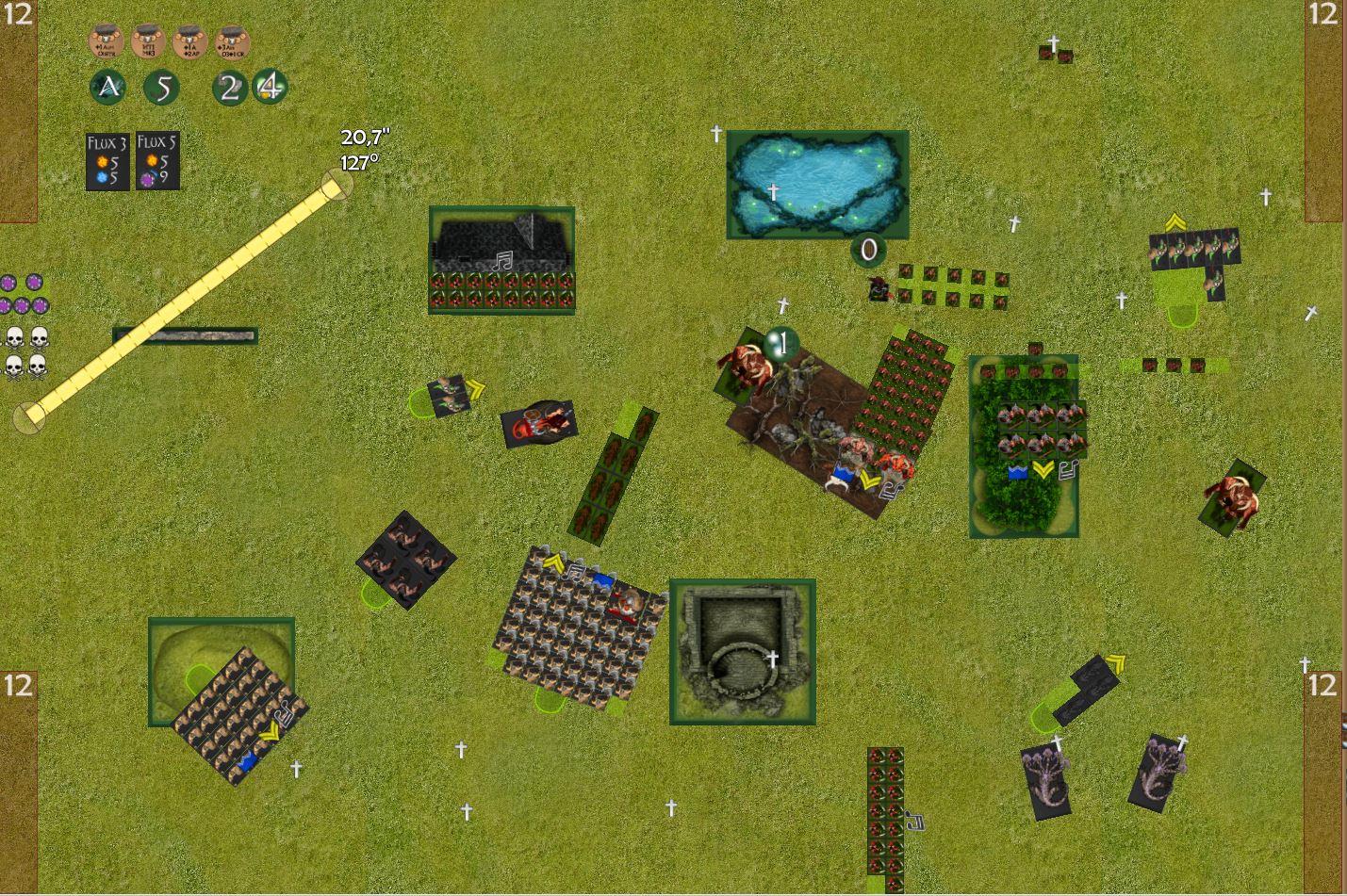The image size is (1347, 896).
Task: Choose the green number 2 token
Action: (x=229, y=88)
